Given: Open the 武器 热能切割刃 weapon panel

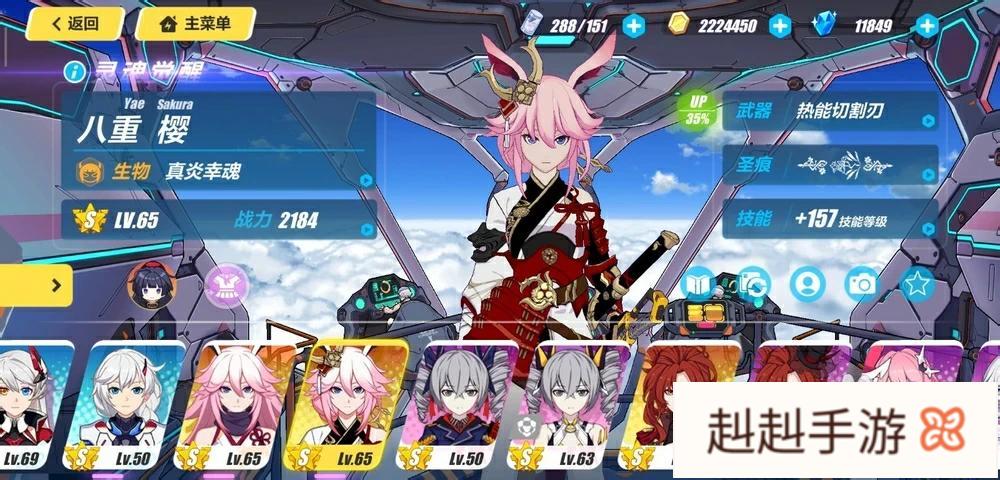Looking at the screenshot, I should (830, 112).
